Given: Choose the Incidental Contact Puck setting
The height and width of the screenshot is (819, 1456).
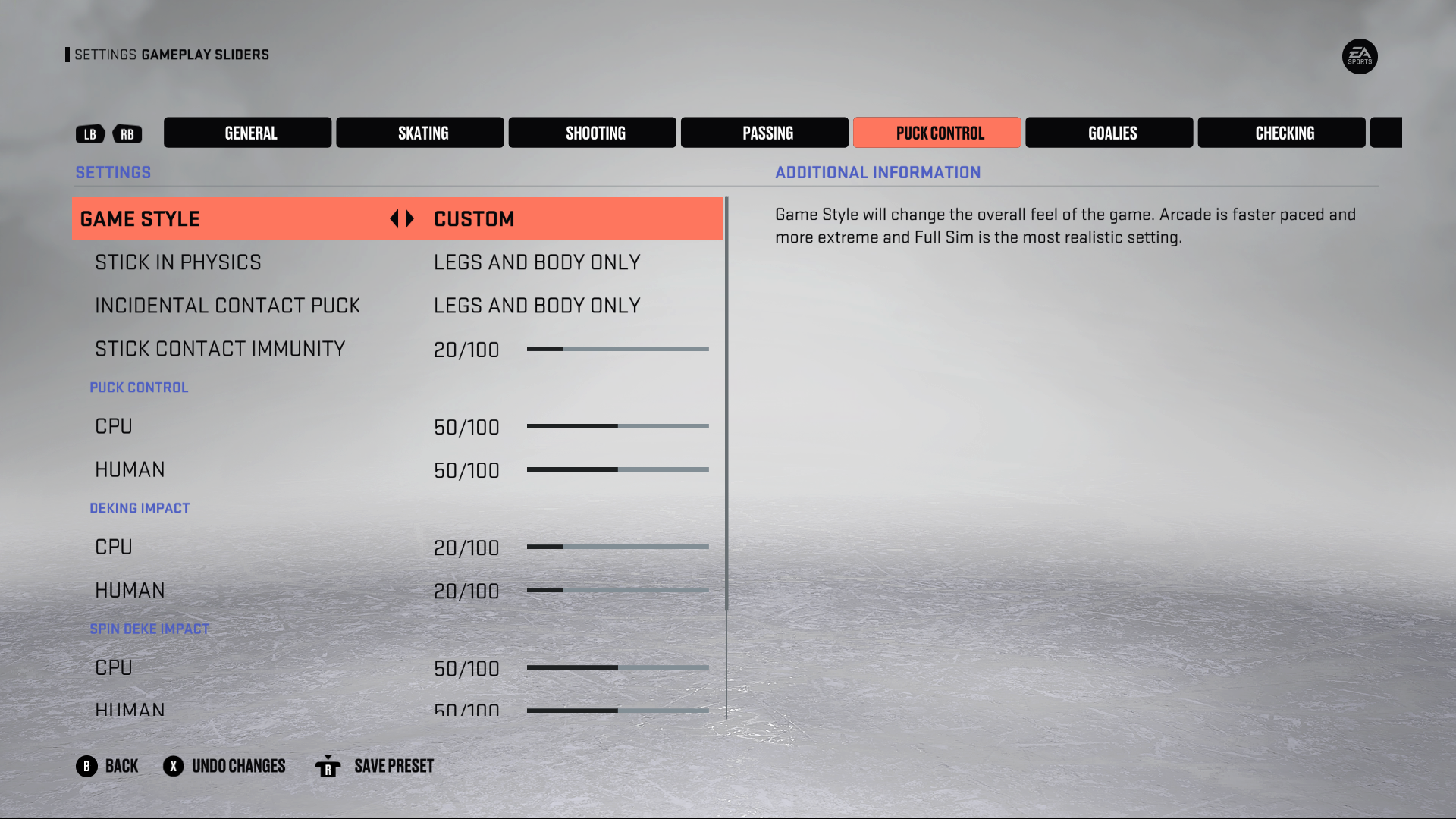Looking at the screenshot, I should click(x=398, y=306).
